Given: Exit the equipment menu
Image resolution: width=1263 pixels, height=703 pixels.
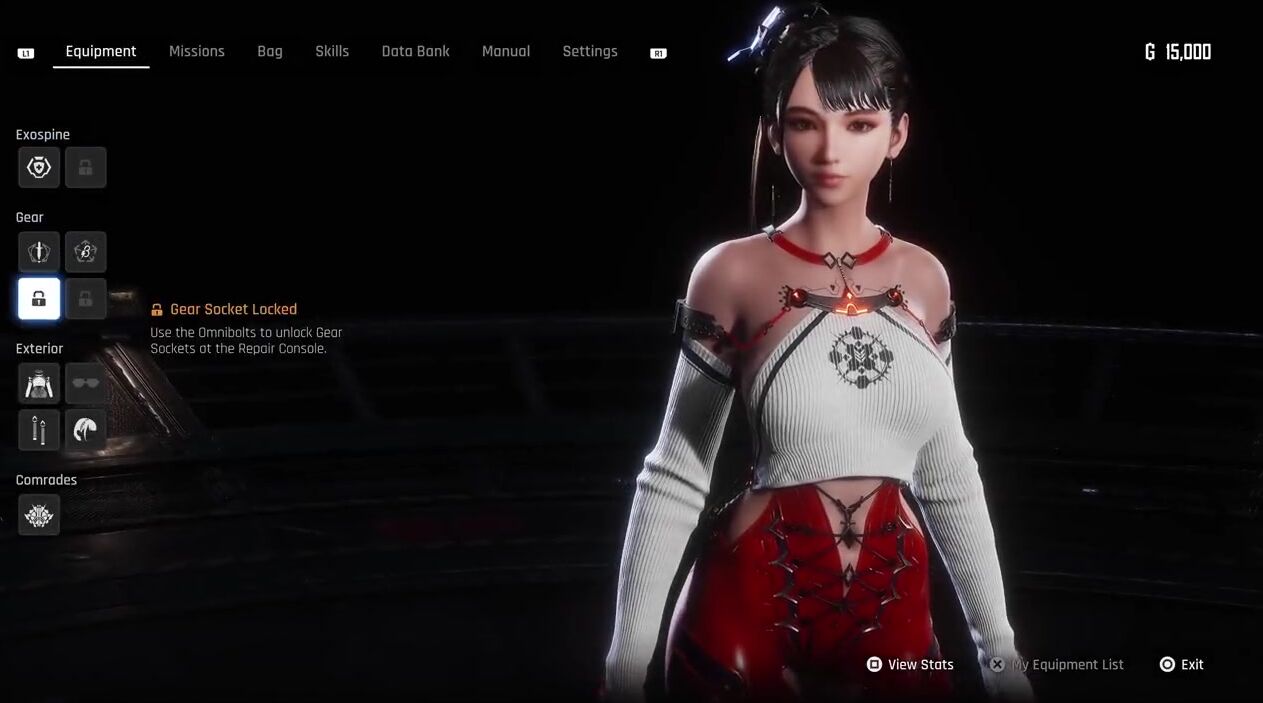Looking at the screenshot, I should click(x=1182, y=665).
